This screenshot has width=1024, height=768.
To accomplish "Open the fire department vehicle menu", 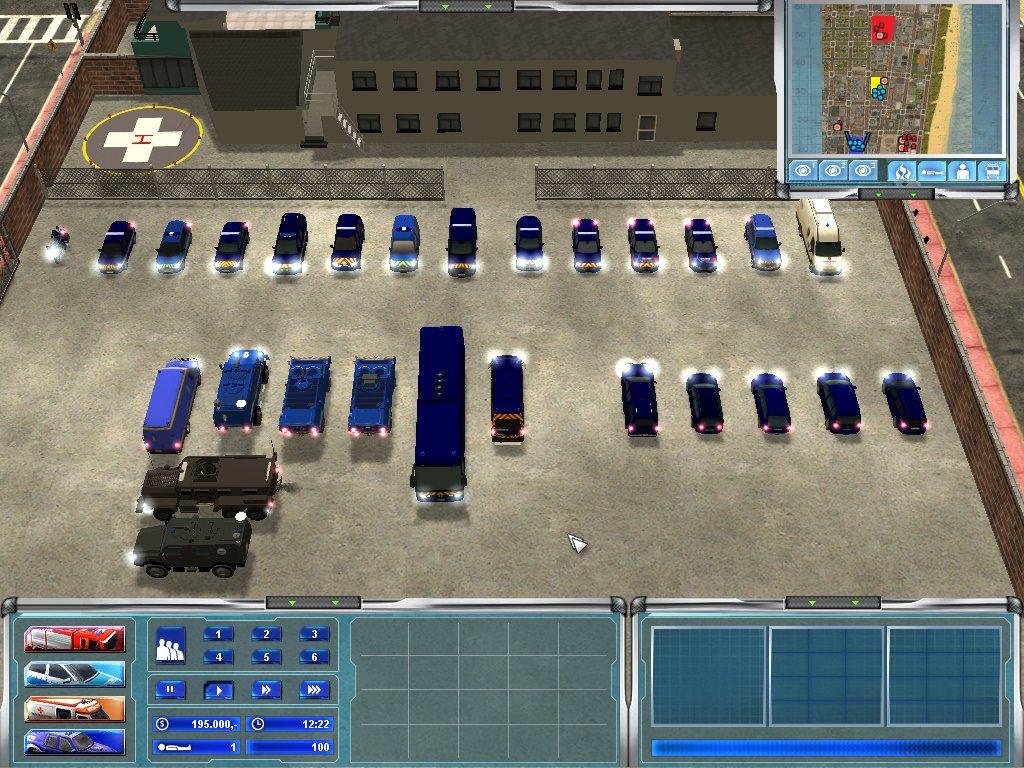I will [x=75, y=639].
